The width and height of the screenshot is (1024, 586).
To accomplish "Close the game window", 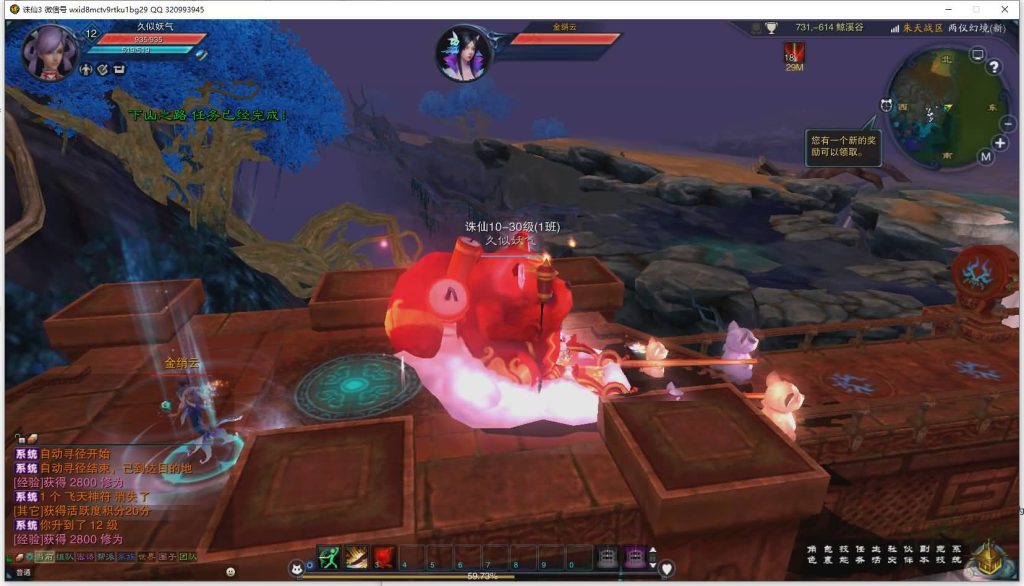I will 1004,9.
